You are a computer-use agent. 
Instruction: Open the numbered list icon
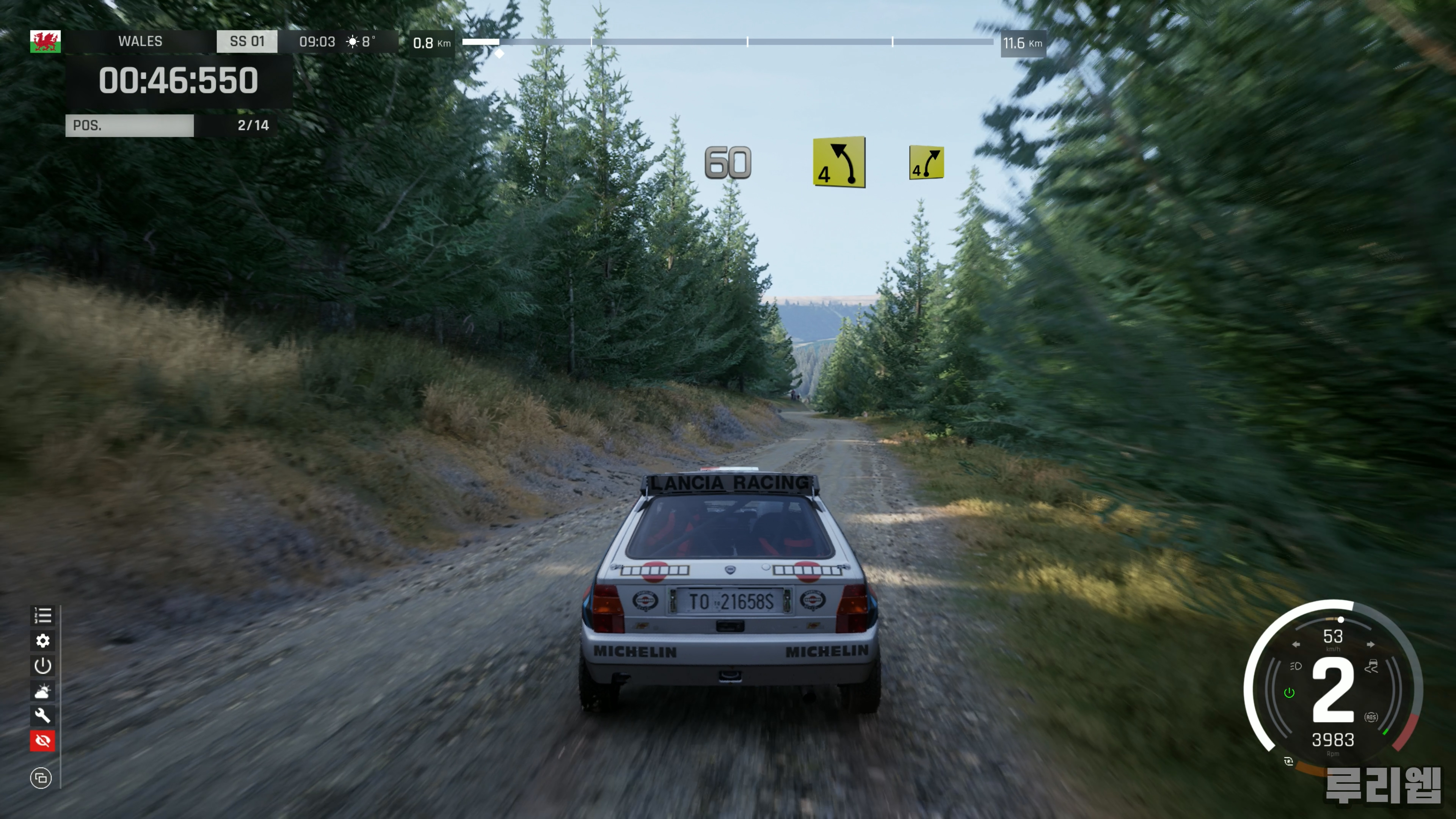click(42, 615)
